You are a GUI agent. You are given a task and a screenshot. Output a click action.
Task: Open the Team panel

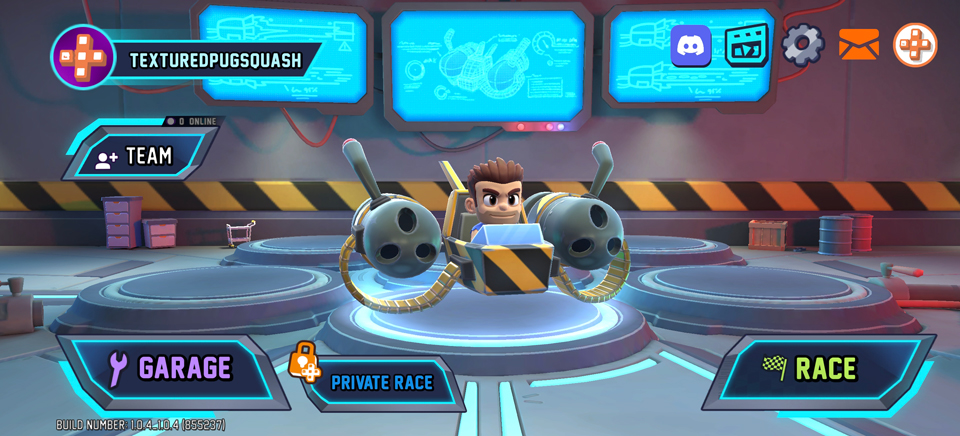pyautogui.click(x=140, y=156)
